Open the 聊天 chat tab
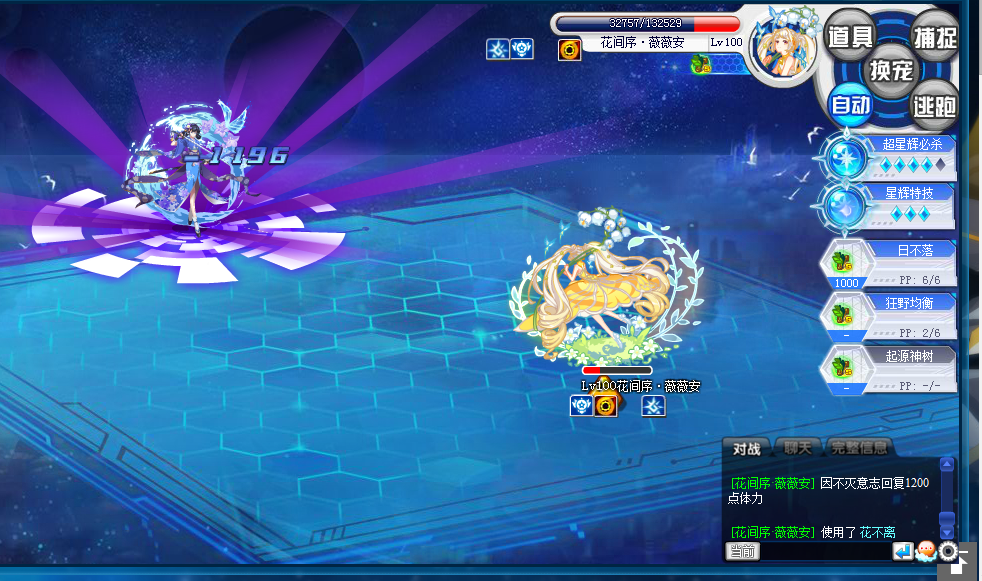The image size is (982, 581). pyautogui.click(x=797, y=449)
